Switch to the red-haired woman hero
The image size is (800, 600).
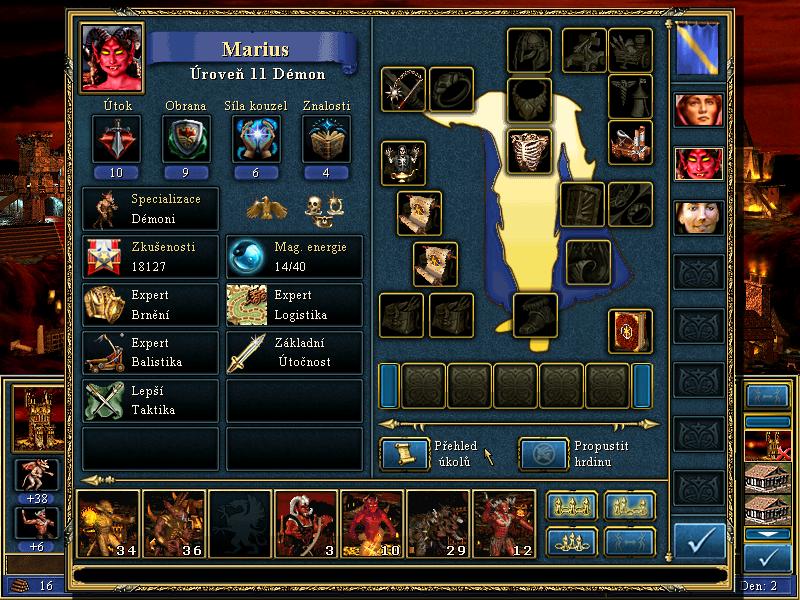coord(697,109)
